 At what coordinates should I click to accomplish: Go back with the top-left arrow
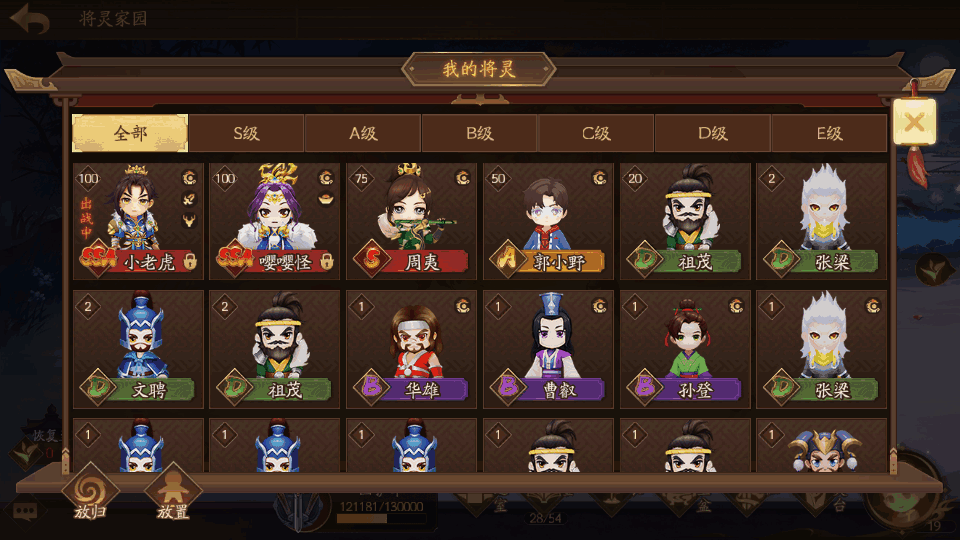coord(30,20)
